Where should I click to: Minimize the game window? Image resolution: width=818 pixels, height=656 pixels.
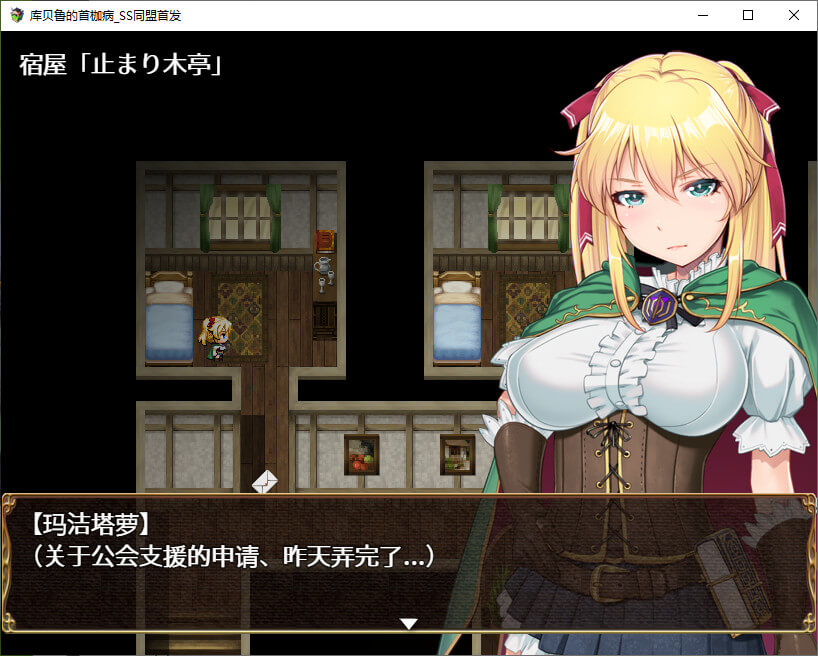pos(702,15)
